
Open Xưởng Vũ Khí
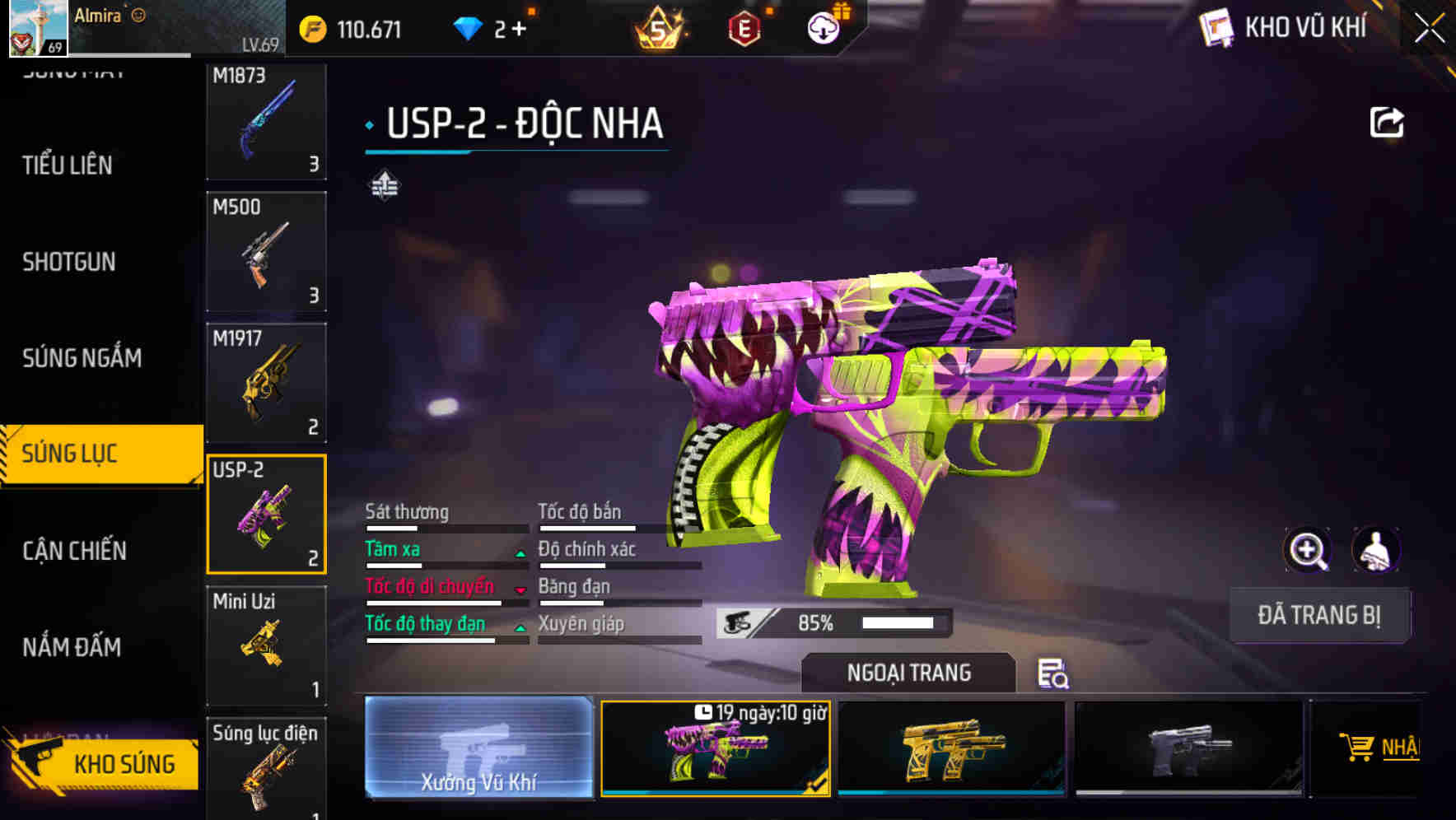478,749
